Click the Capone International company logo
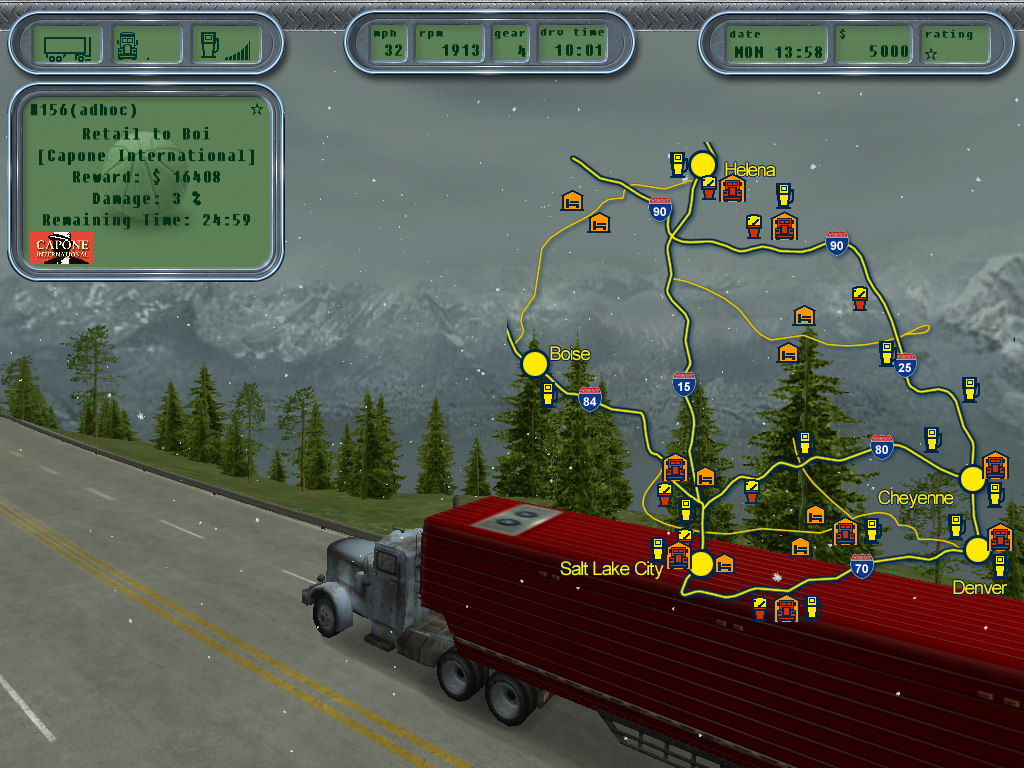This screenshot has height=768, width=1024. point(62,247)
